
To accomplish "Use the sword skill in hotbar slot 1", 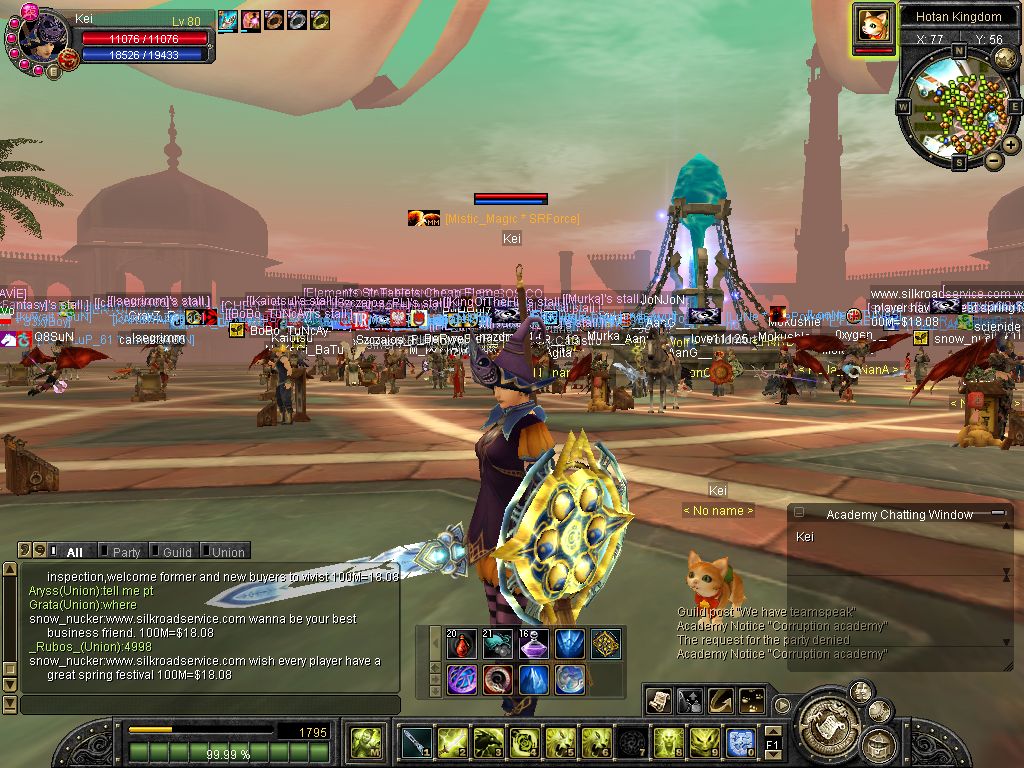I will click(418, 742).
